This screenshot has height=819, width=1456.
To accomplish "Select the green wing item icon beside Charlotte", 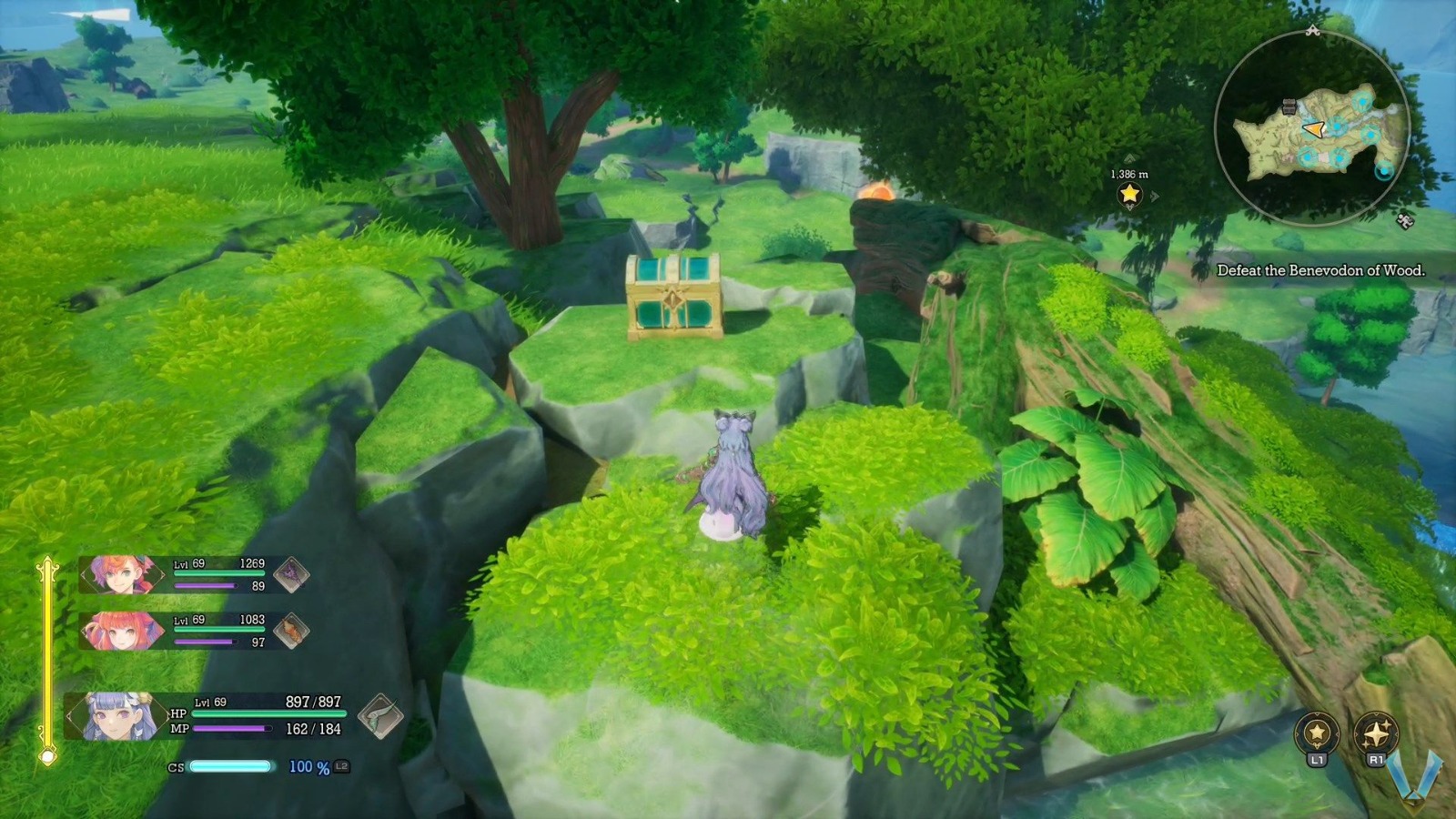I will (380, 718).
